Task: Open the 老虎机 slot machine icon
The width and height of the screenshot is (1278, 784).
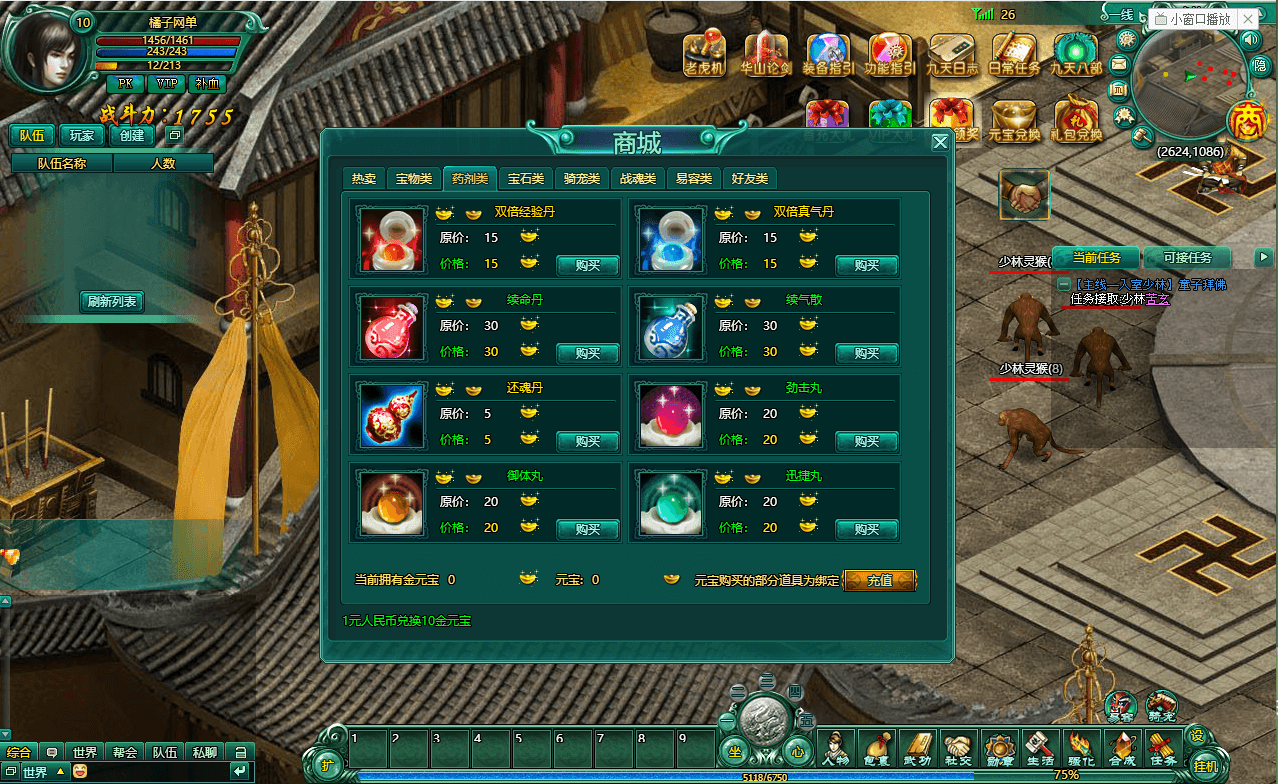Action: tap(704, 54)
